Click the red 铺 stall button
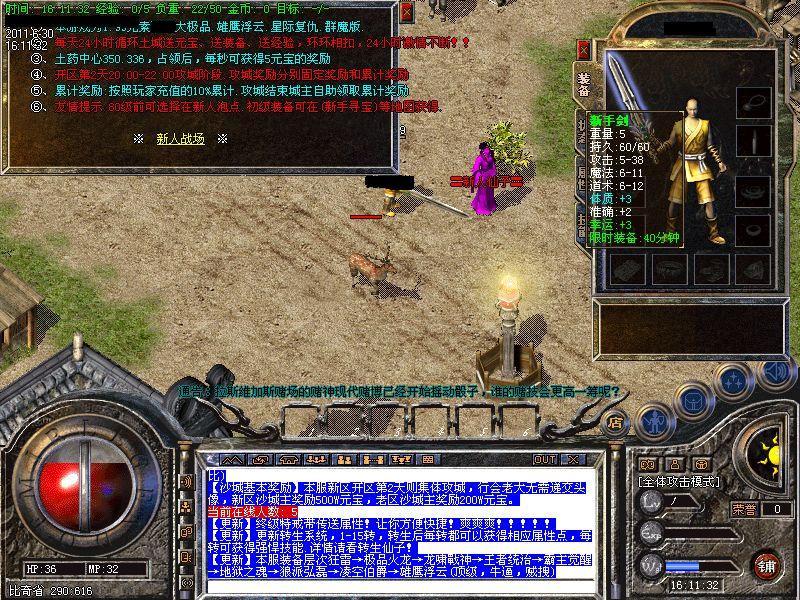800x600 pixels. (767, 565)
